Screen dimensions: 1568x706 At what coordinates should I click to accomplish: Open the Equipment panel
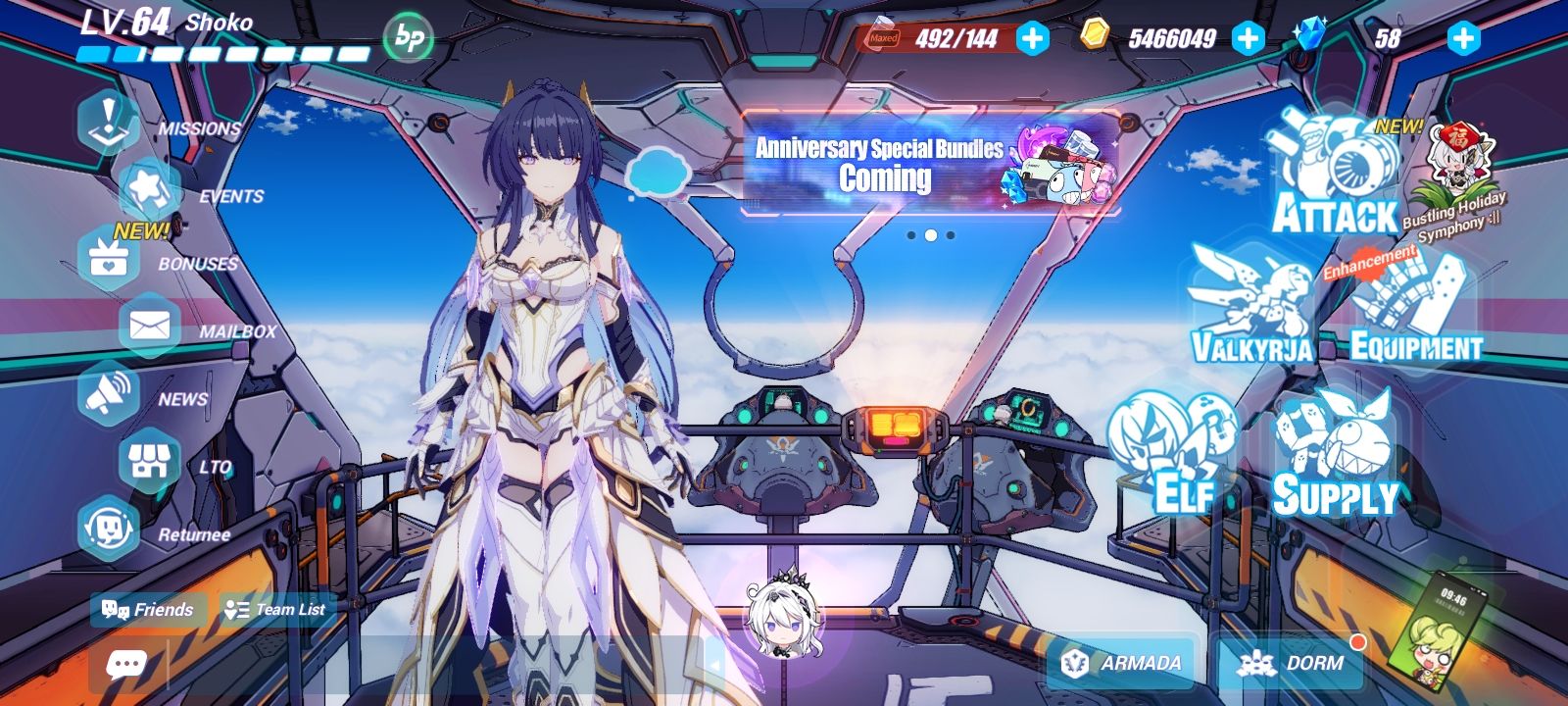click(x=1411, y=304)
